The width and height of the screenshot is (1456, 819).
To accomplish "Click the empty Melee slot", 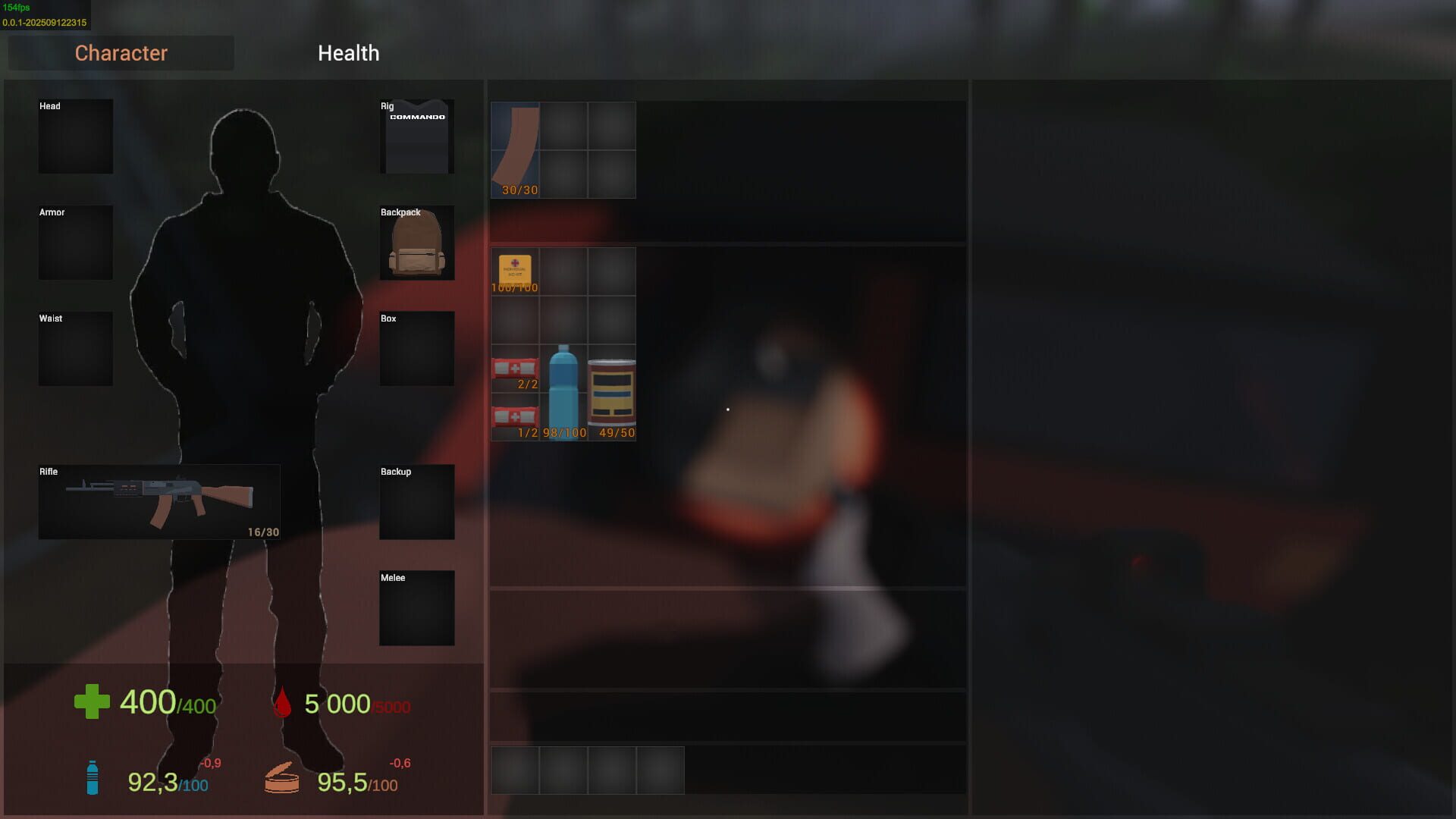I will [416, 607].
